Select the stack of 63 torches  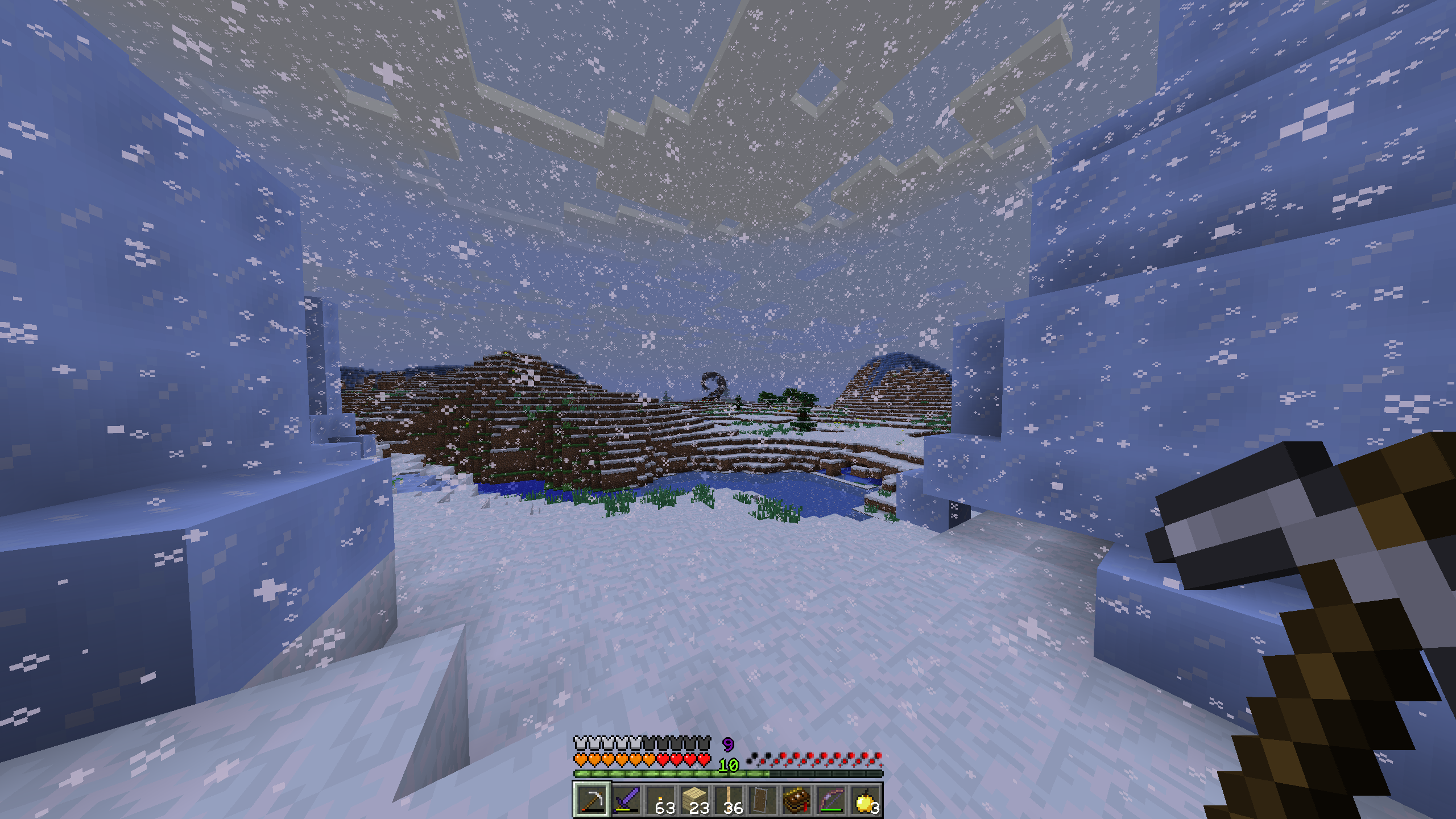click(x=660, y=800)
